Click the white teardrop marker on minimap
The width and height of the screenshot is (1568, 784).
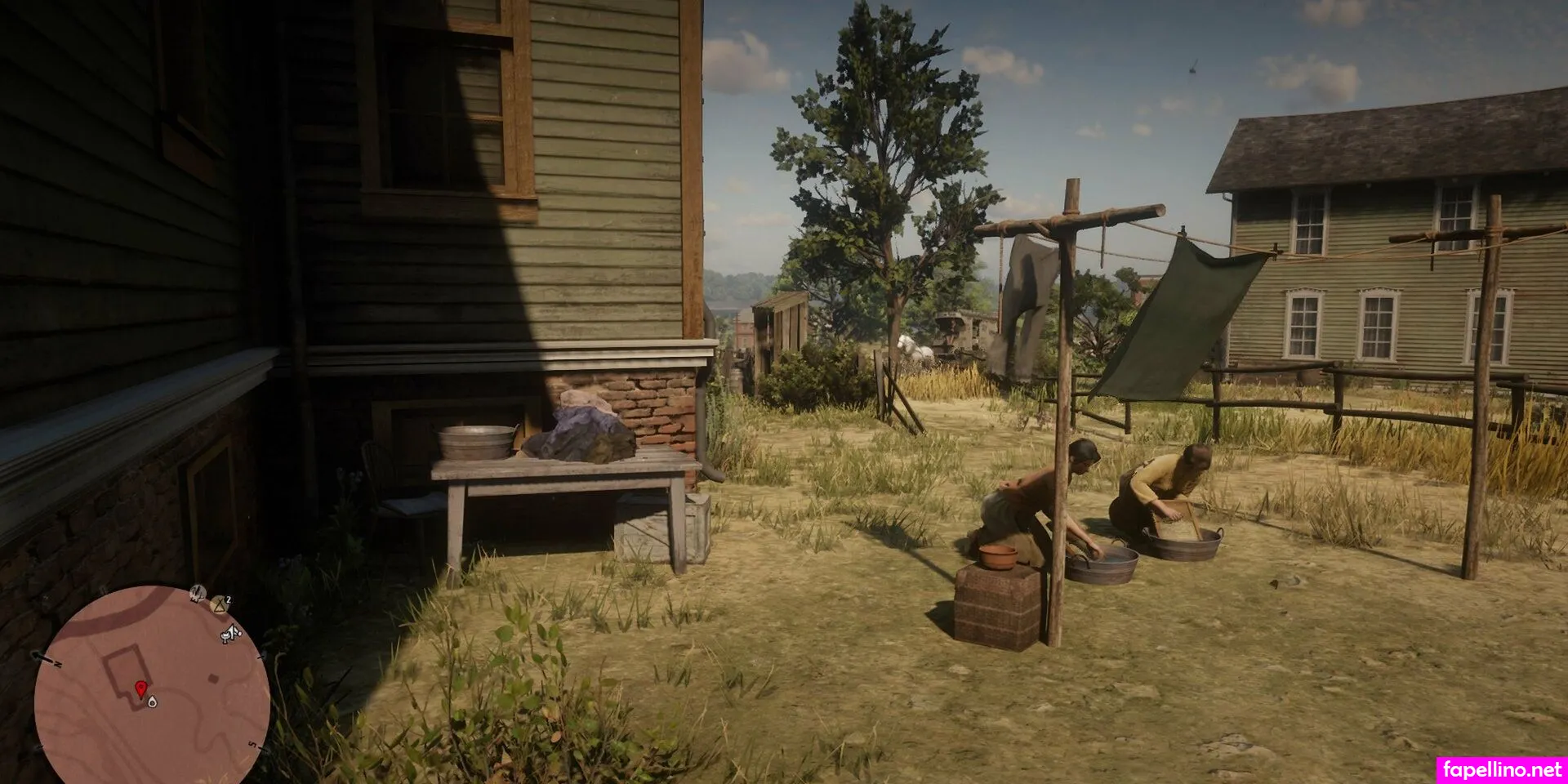tap(153, 701)
